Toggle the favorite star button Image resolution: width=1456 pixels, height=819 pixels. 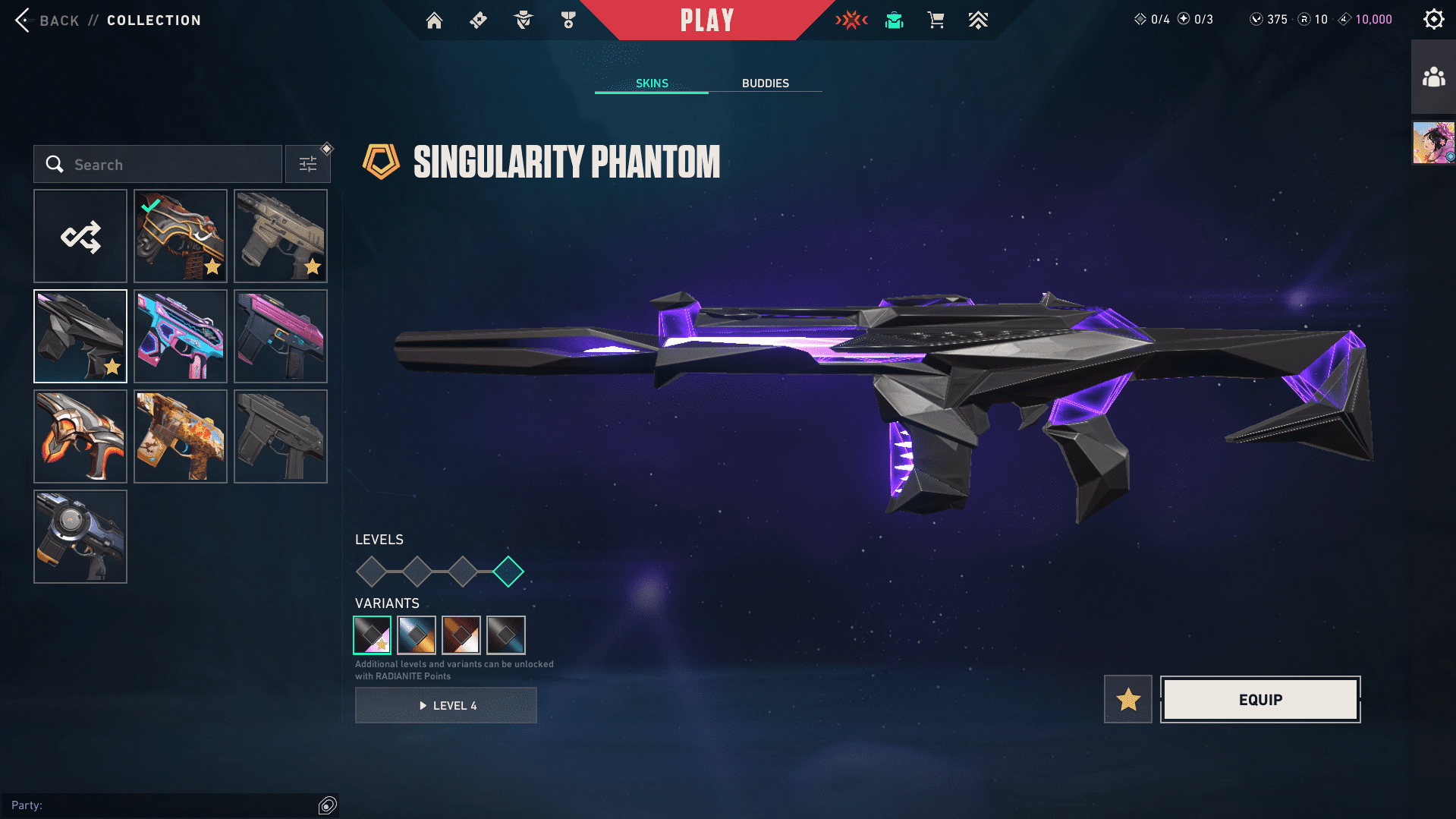(x=1127, y=699)
